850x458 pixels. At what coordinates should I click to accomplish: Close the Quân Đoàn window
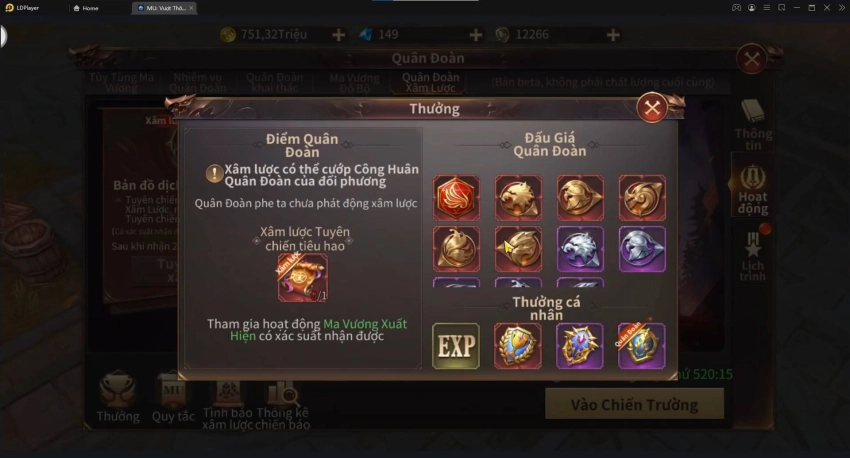click(x=751, y=59)
